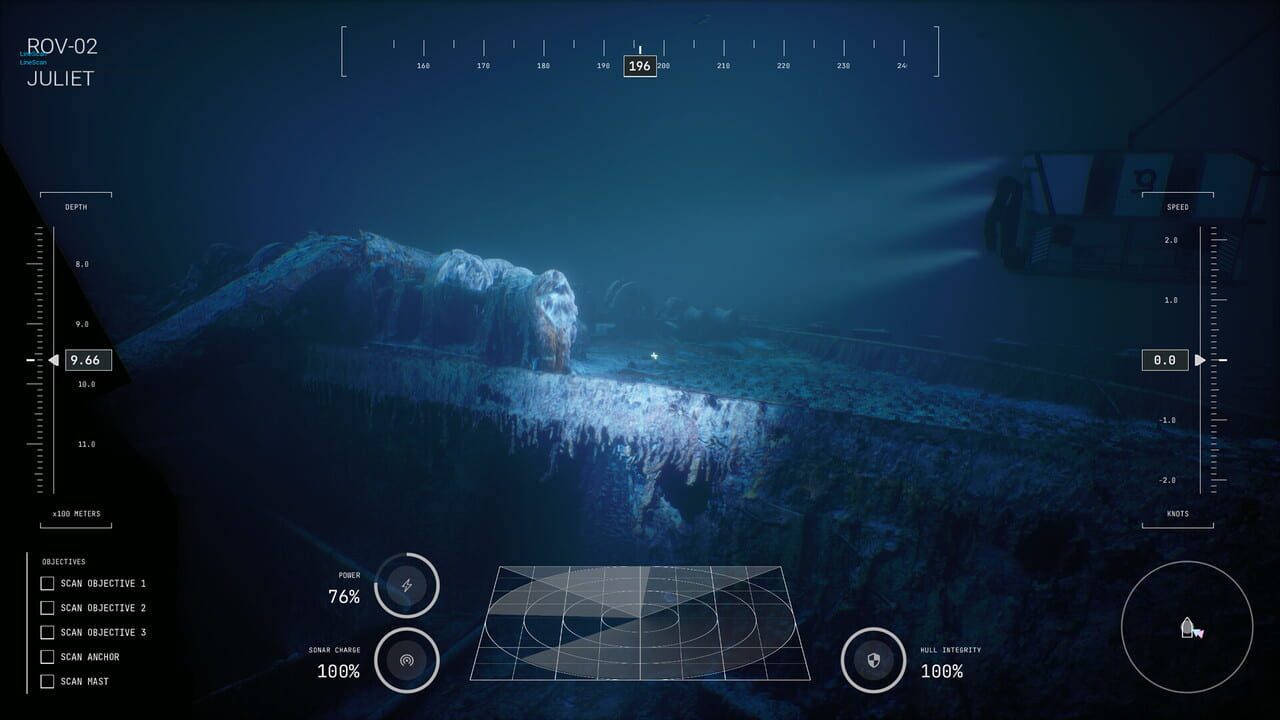Viewport: 1280px width, 720px height.
Task: Click the sonar grid display
Action: coord(640,625)
